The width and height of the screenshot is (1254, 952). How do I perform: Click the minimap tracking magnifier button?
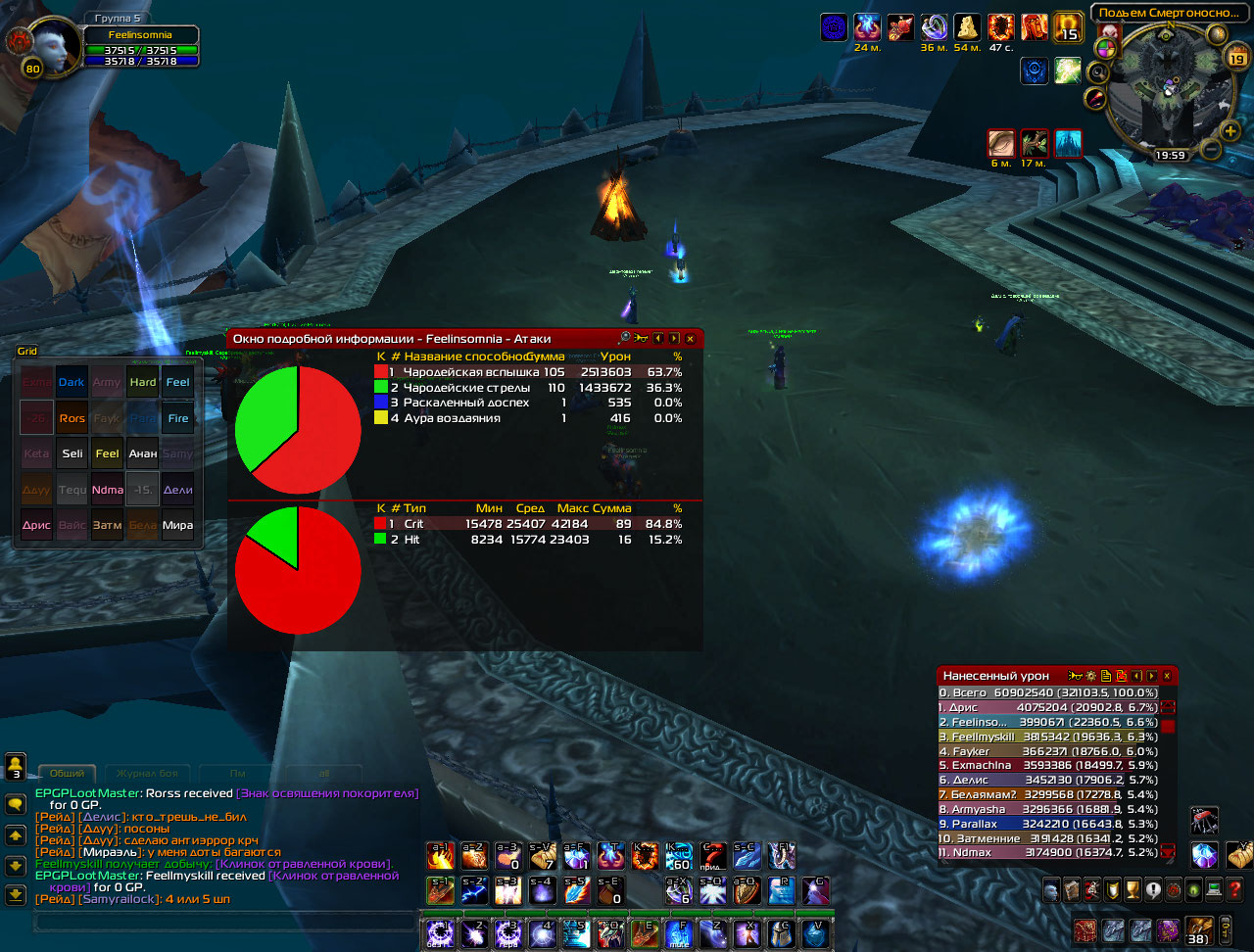pyautogui.click(x=1097, y=71)
